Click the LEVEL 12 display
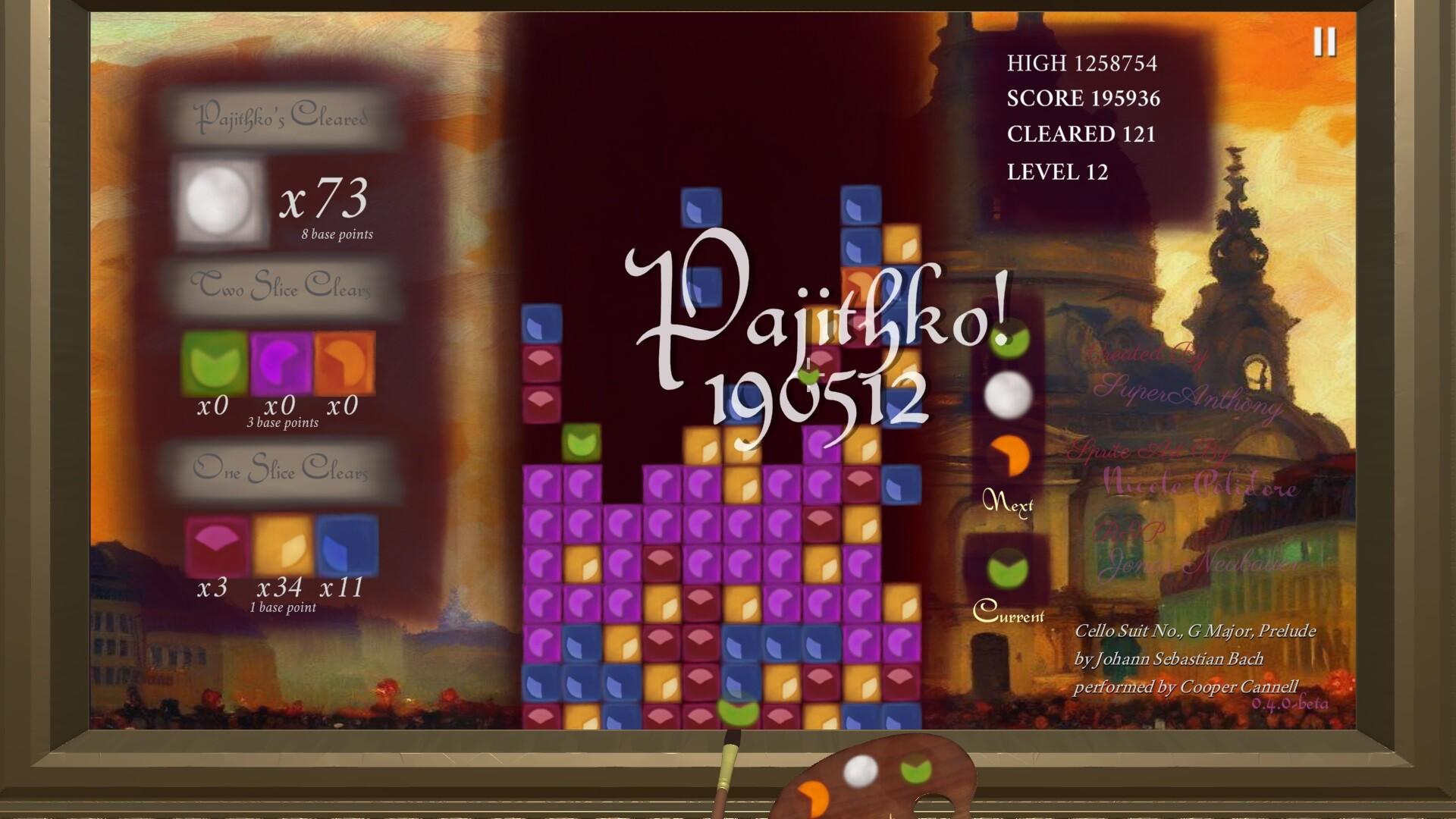The width and height of the screenshot is (1456, 819). pyautogui.click(x=1057, y=173)
